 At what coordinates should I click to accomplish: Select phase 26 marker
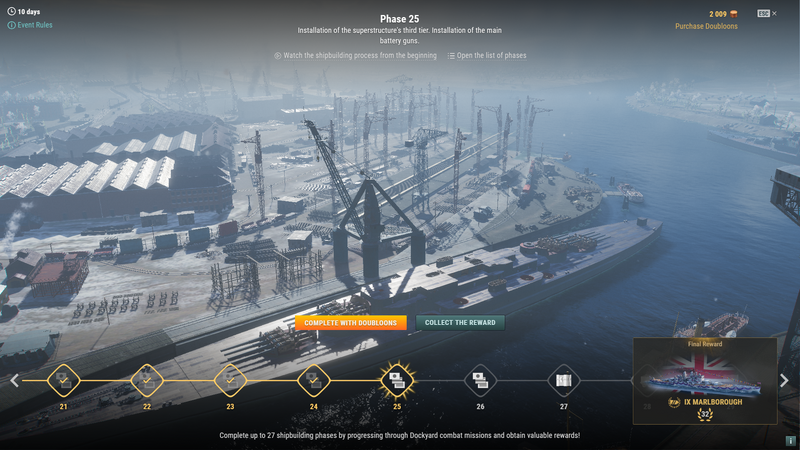[480, 380]
